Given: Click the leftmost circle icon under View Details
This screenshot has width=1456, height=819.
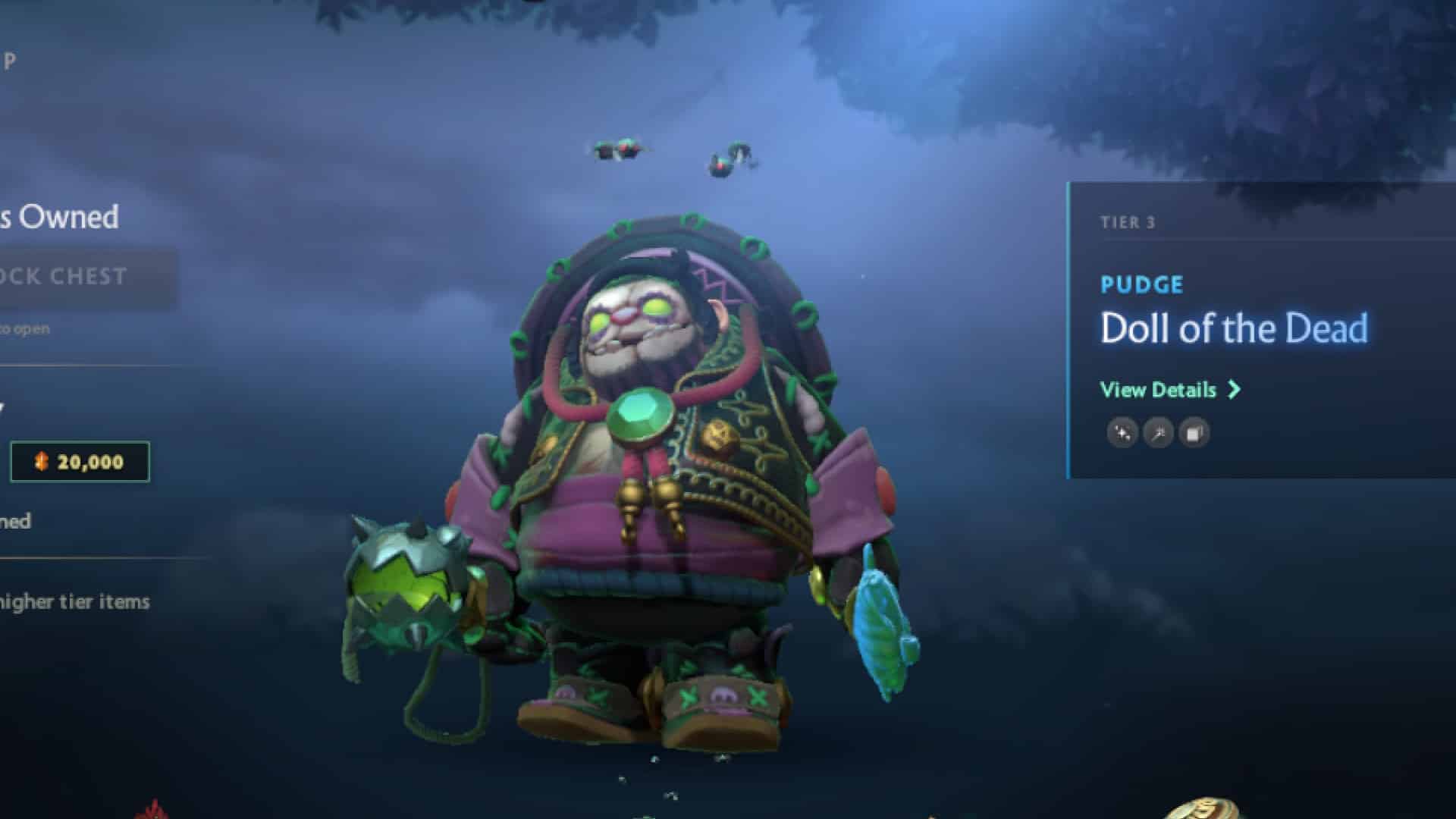Looking at the screenshot, I should click(x=1121, y=432).
